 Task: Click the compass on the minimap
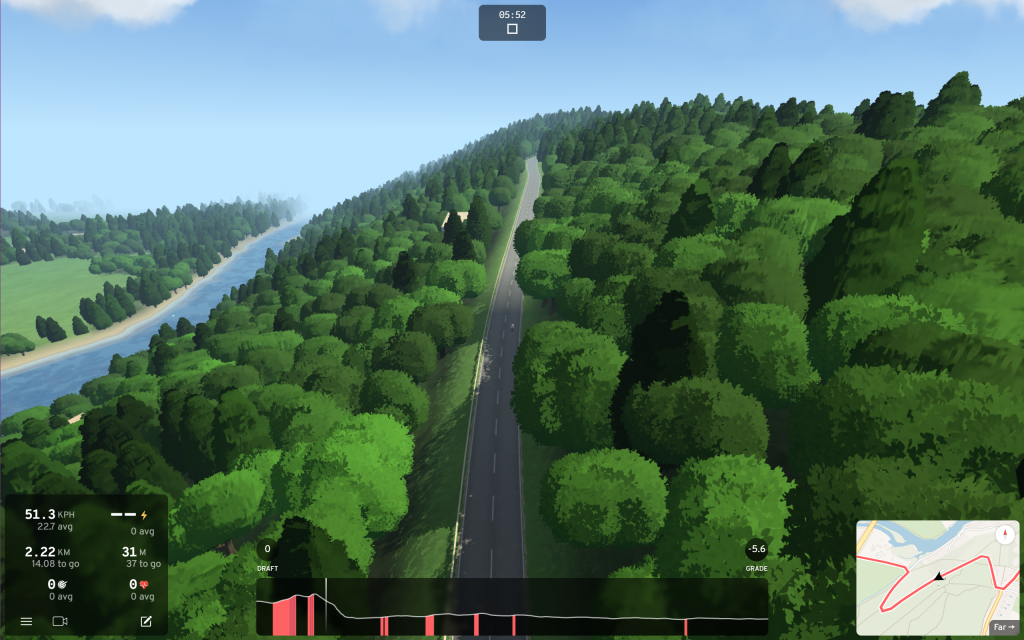coord(1003,535)
